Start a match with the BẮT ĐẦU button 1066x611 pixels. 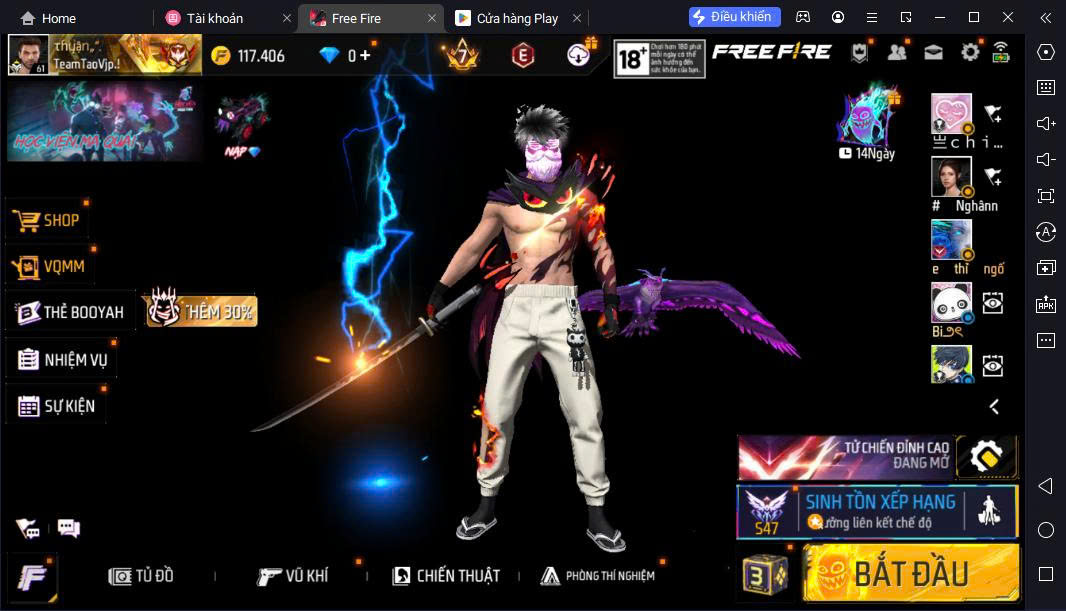[x=910, y=573]
